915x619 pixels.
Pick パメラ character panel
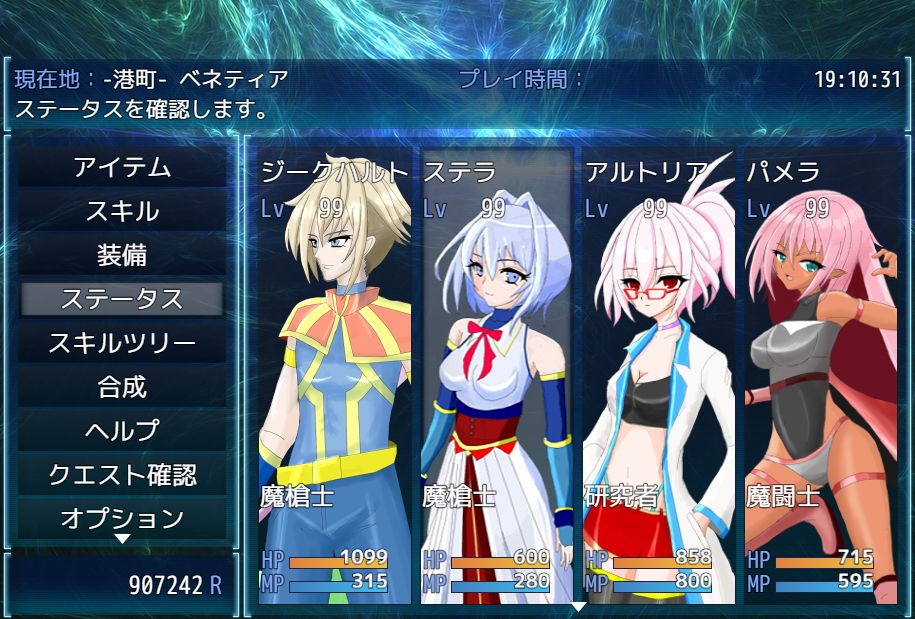click(x=821, y=380)
